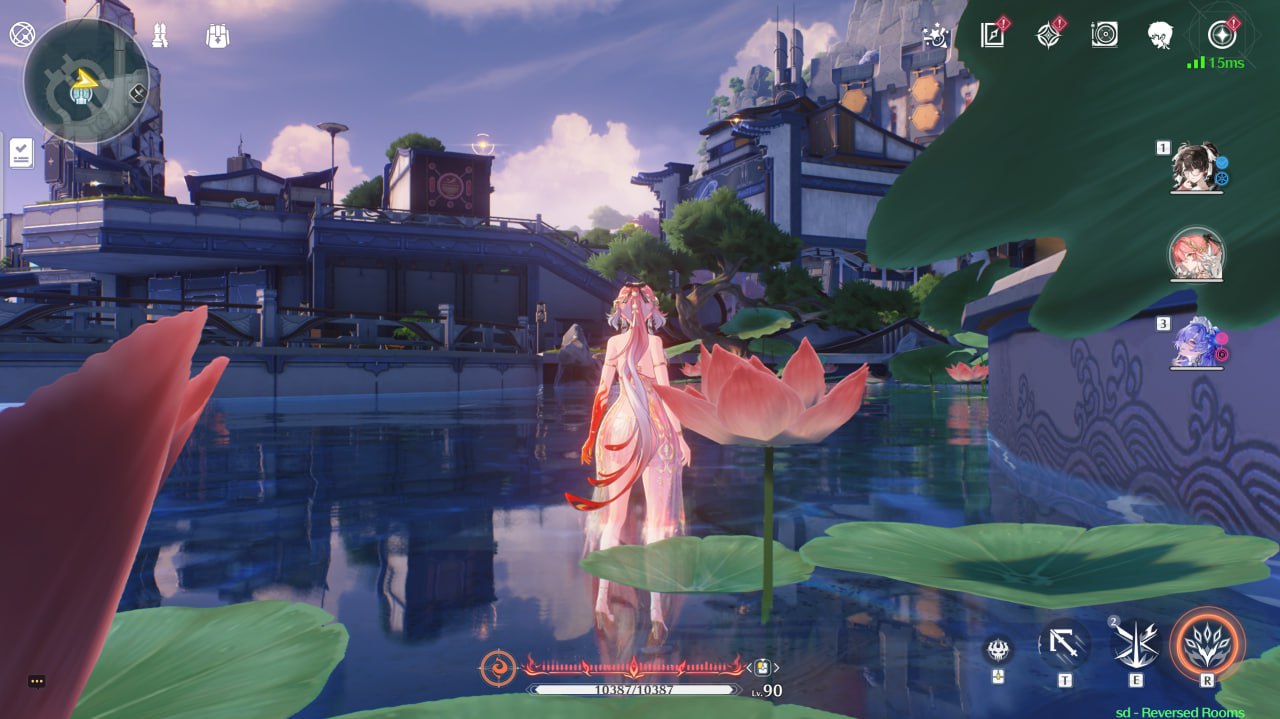Use the grapple arrow utility skill
The image size is (1280, 719).
1064,645
